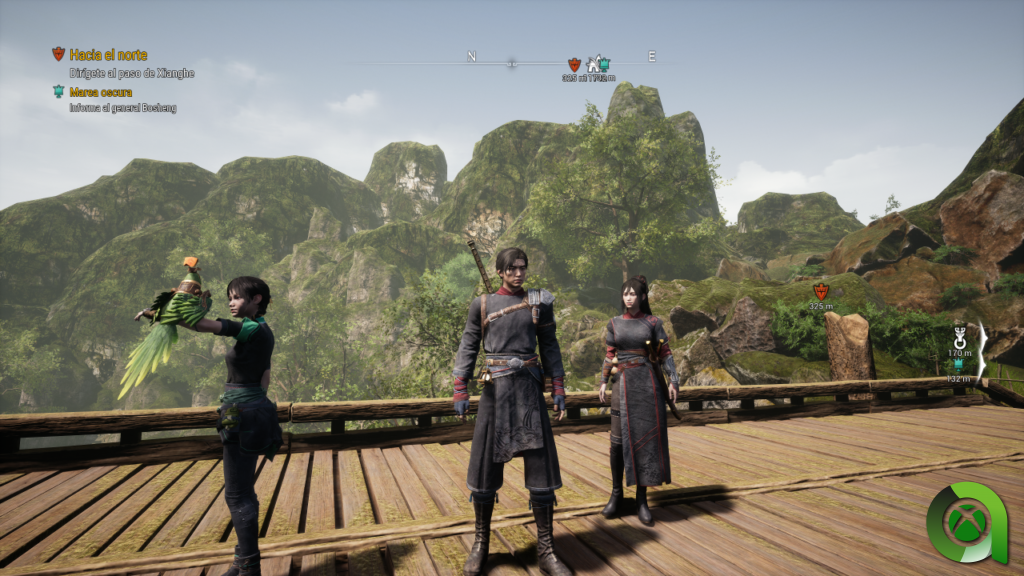The height and width of the screenshot is (576, 1024).
Task: Click the orange quest marker on the compass
Action: 574,64
